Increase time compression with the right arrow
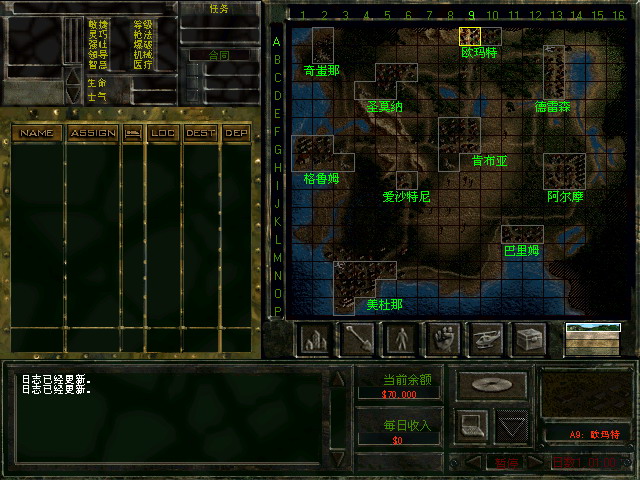The width and height of the screenshot is (640, 480). 534,462
